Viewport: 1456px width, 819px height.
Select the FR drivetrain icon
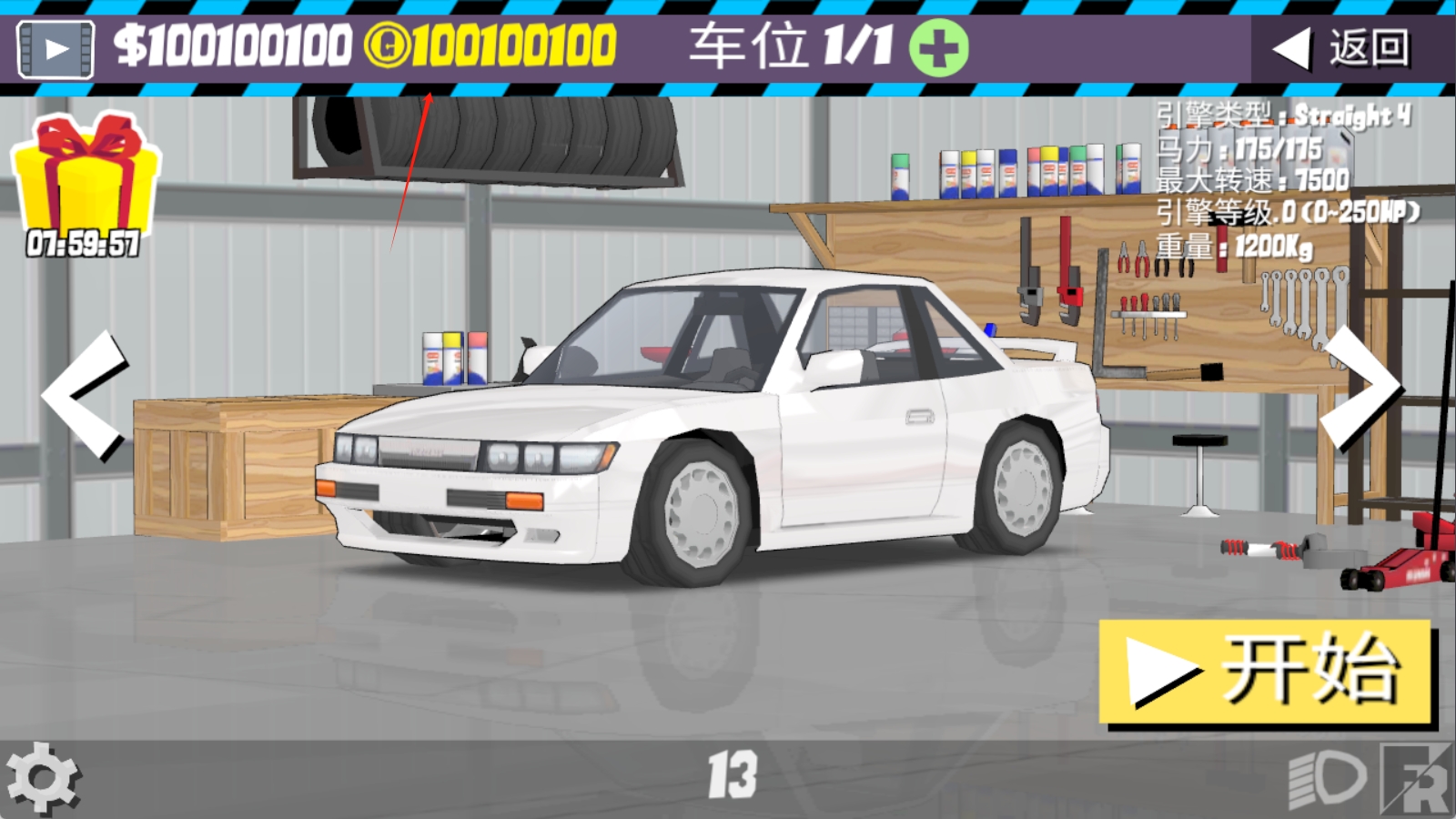[x=1417, y=779]
